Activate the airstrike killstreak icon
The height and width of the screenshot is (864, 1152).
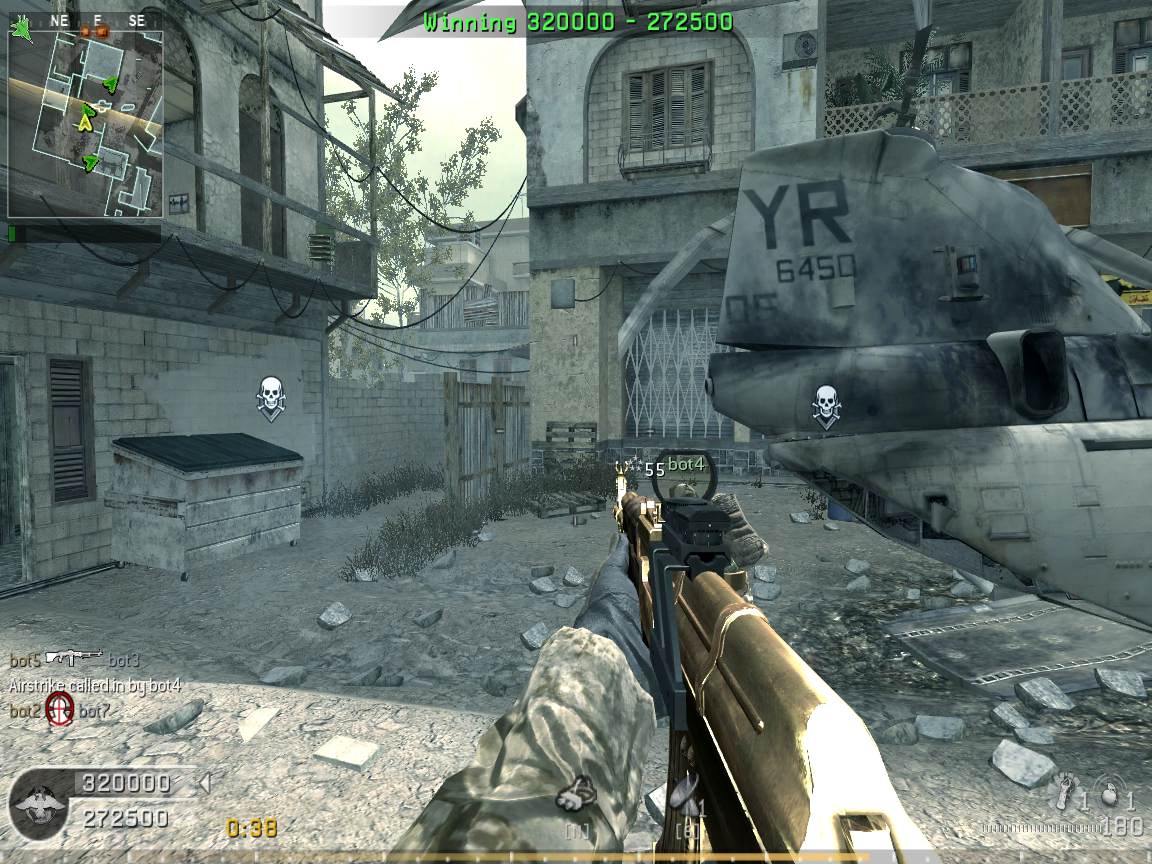tap(687, 797)
